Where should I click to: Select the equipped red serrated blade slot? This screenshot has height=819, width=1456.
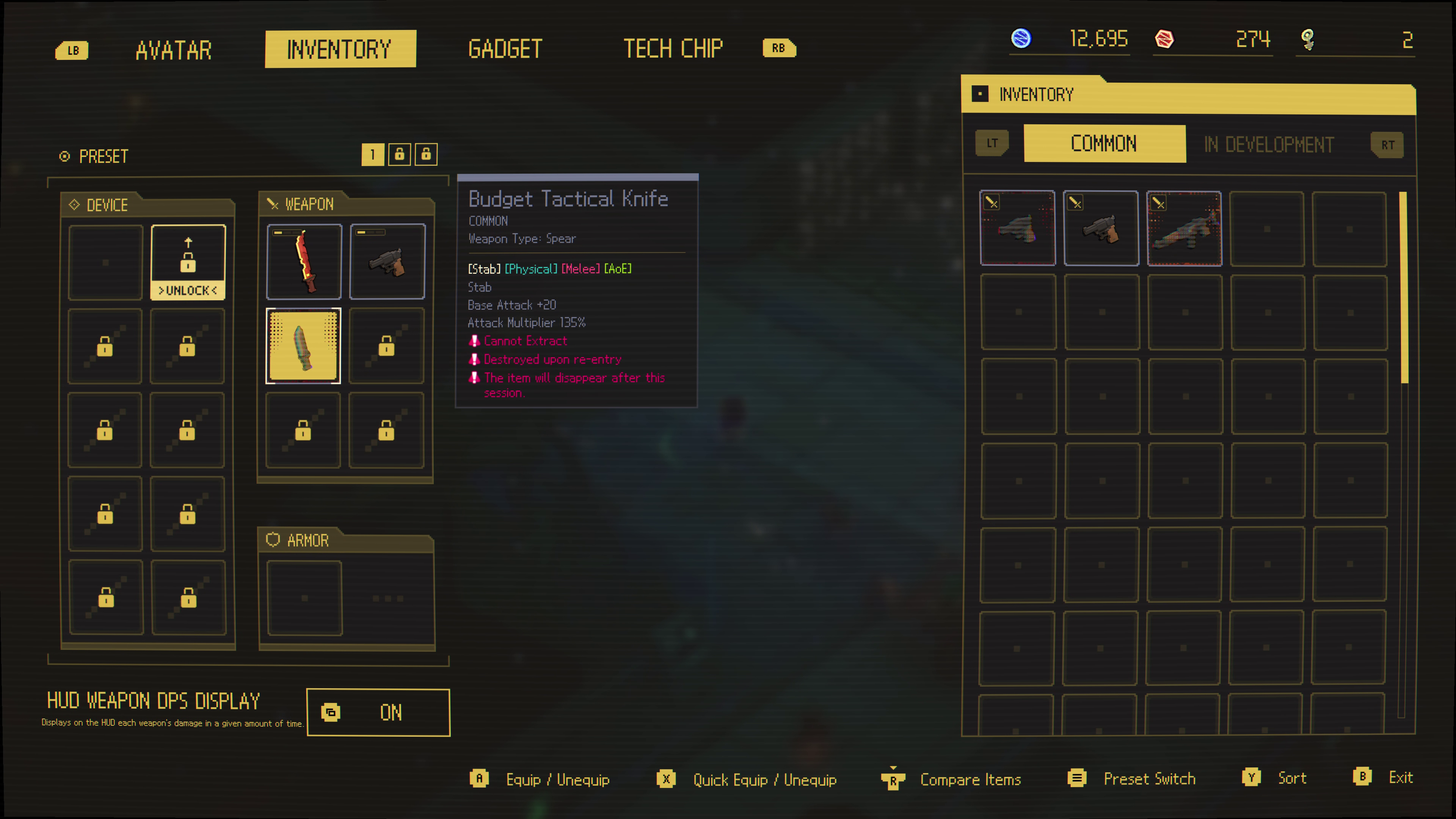coord(304,262)
